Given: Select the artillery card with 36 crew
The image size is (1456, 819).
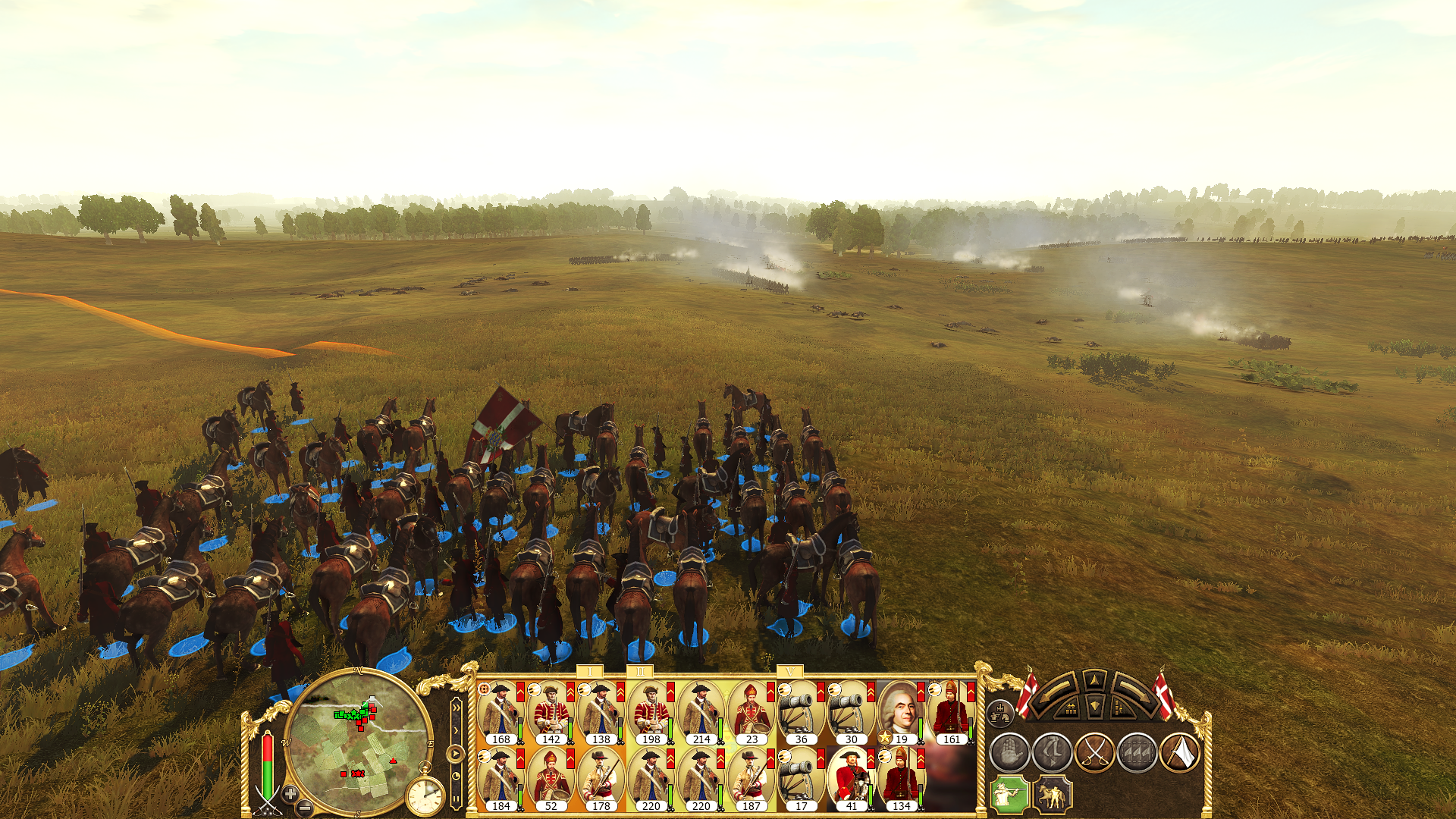Looking at the screenshot, I should point(801,713).
